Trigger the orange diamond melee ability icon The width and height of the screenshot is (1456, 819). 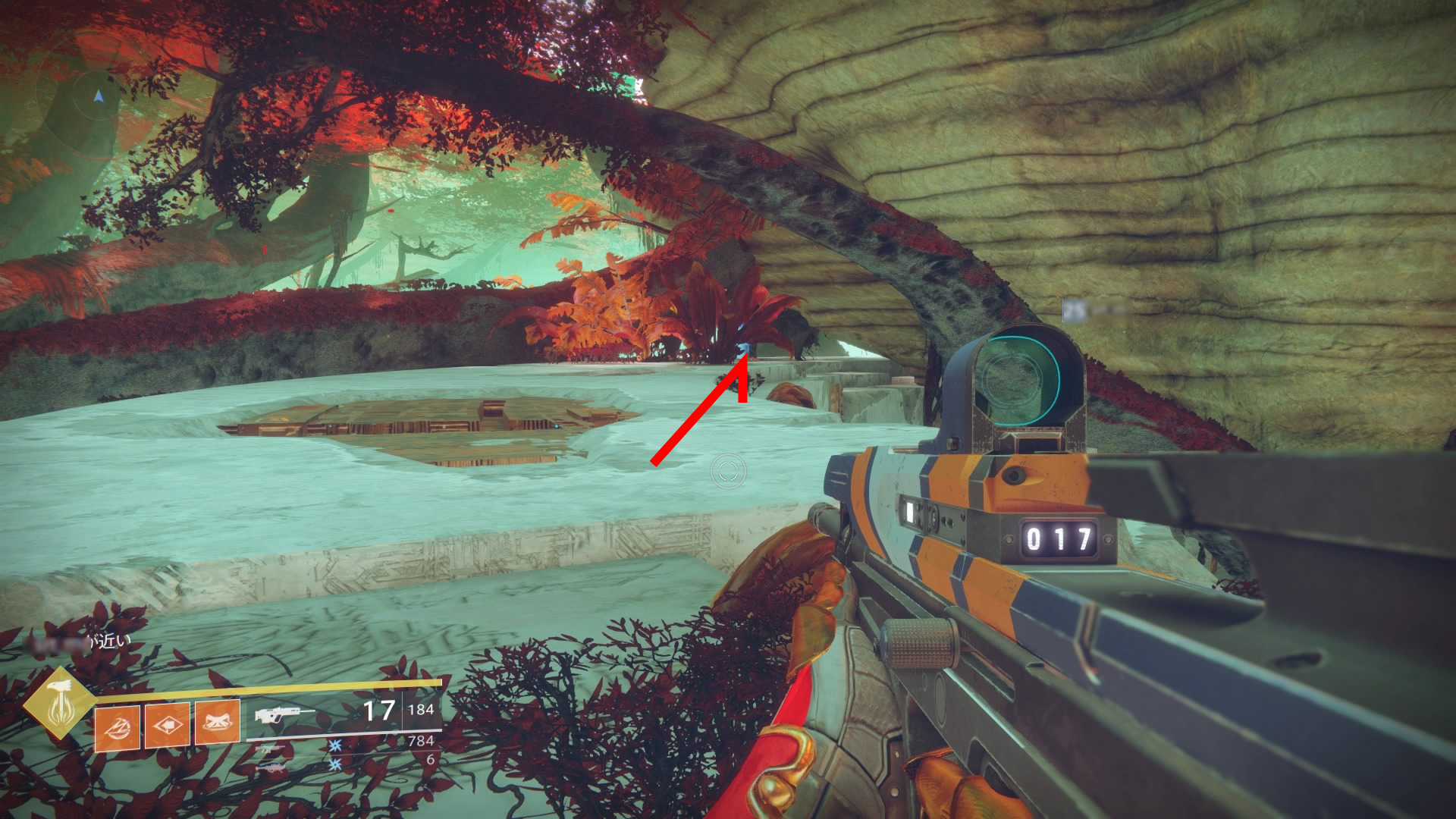pyautogui.click(x=168, y=725)
